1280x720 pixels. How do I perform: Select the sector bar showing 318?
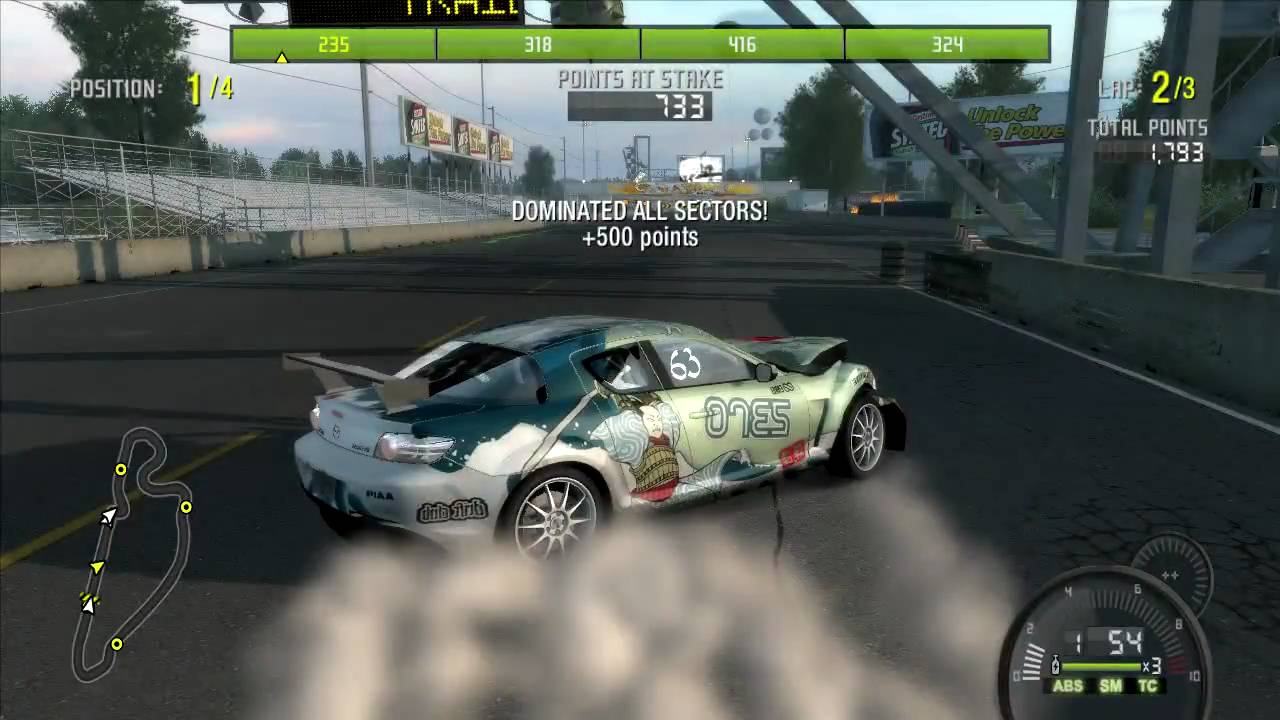[x=539, y=45]
